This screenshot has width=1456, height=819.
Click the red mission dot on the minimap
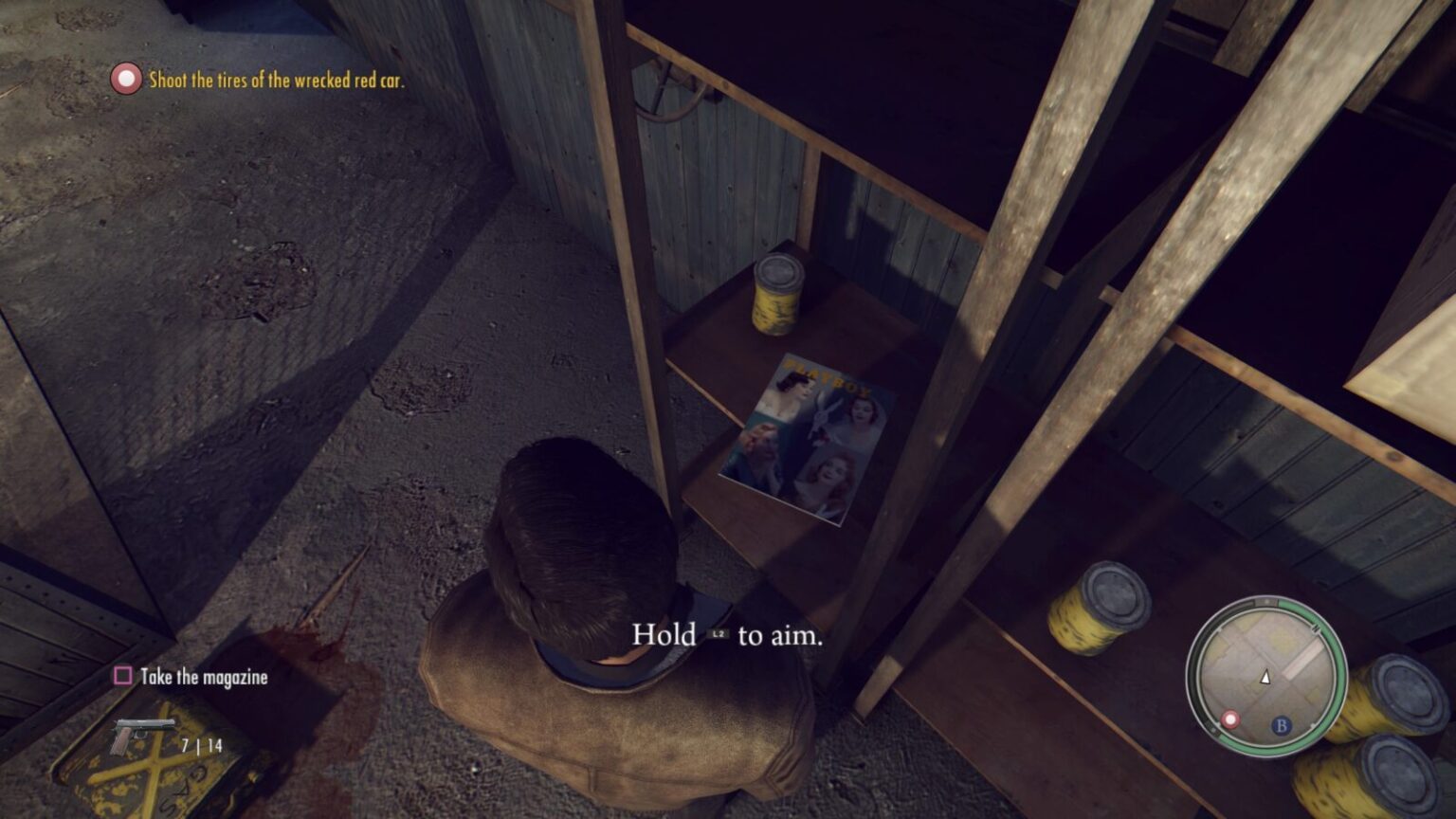click(x=1231, y=718)
